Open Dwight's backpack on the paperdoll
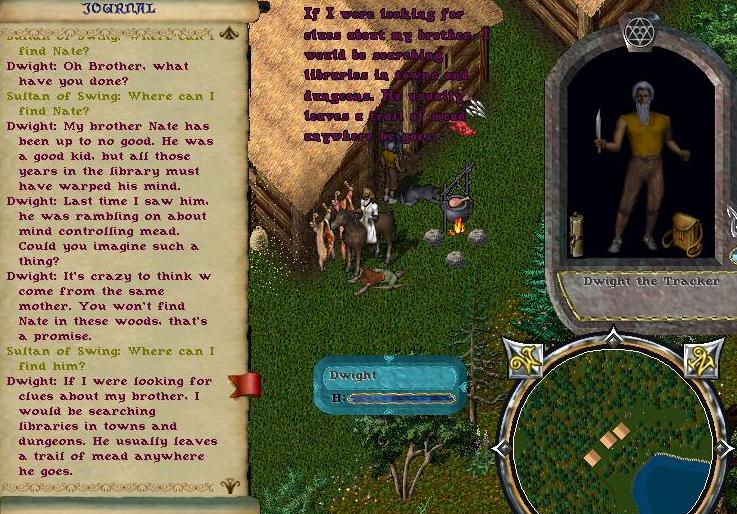This screenshot has width=737, height=514. pyautogui.click(x=683, y=233)
